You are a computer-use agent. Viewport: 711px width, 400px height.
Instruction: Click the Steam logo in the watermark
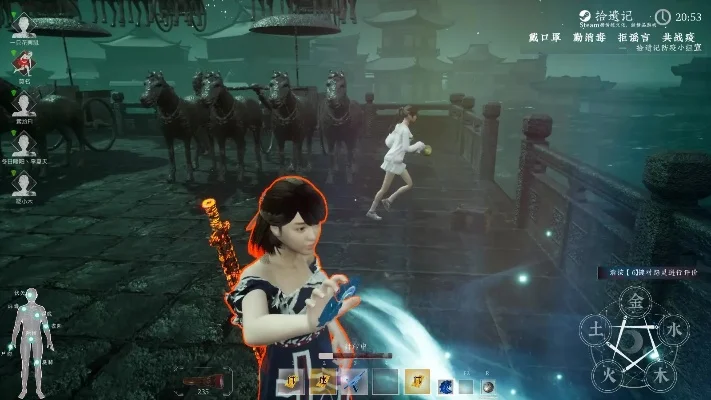pos(583,16)
